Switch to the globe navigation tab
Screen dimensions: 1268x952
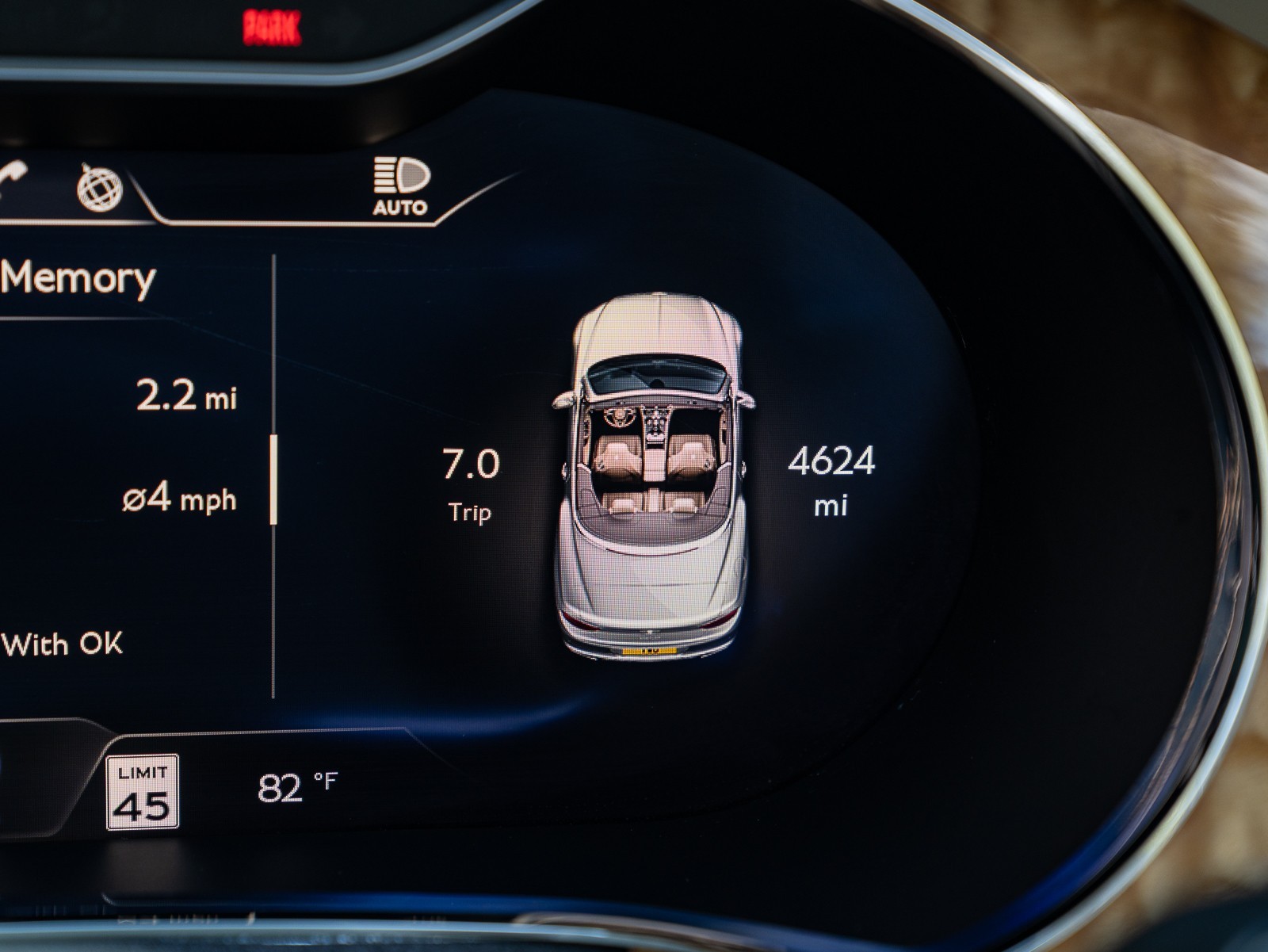(x=99, y=188)
